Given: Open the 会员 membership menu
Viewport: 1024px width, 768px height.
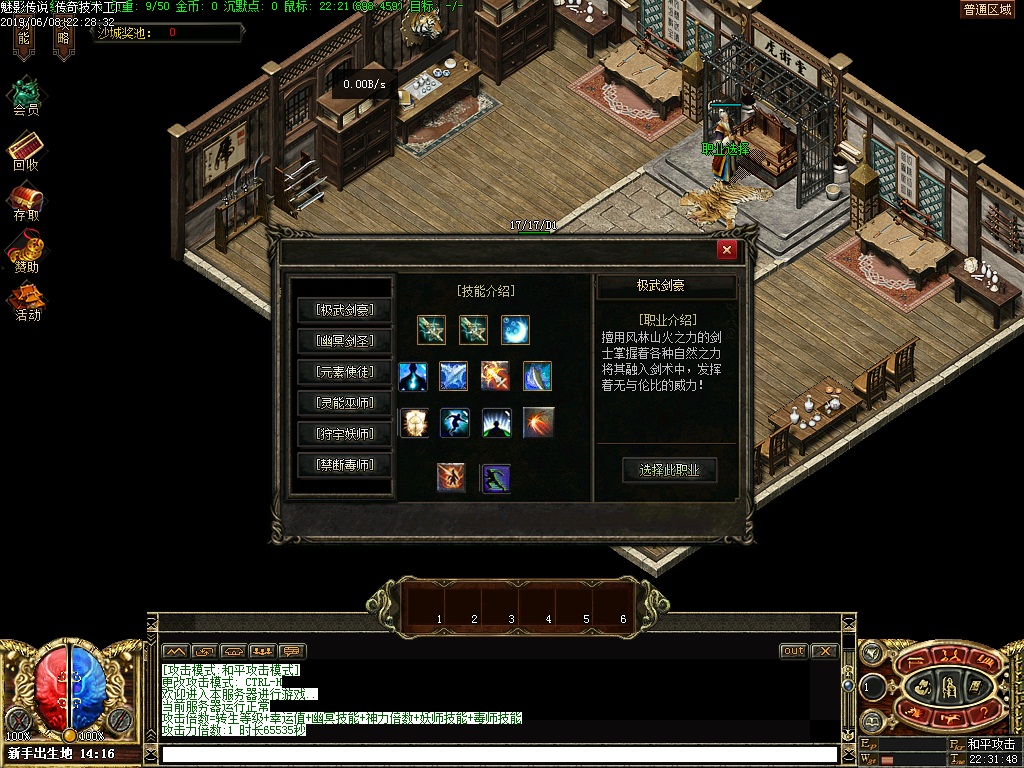Looking at the screenshot, I should point(26,95).
